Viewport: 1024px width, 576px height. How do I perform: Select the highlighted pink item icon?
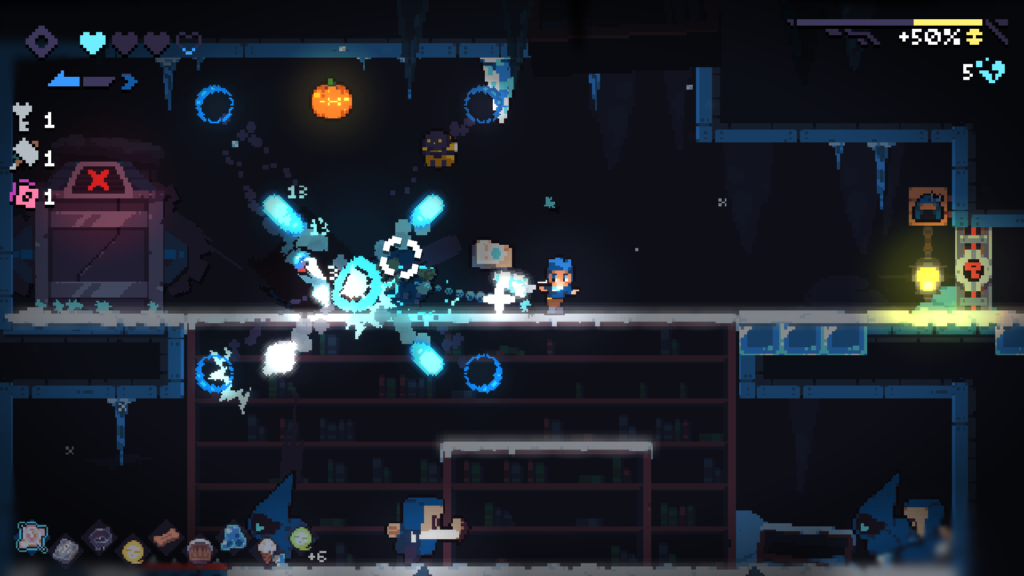(x=32, y=535)
